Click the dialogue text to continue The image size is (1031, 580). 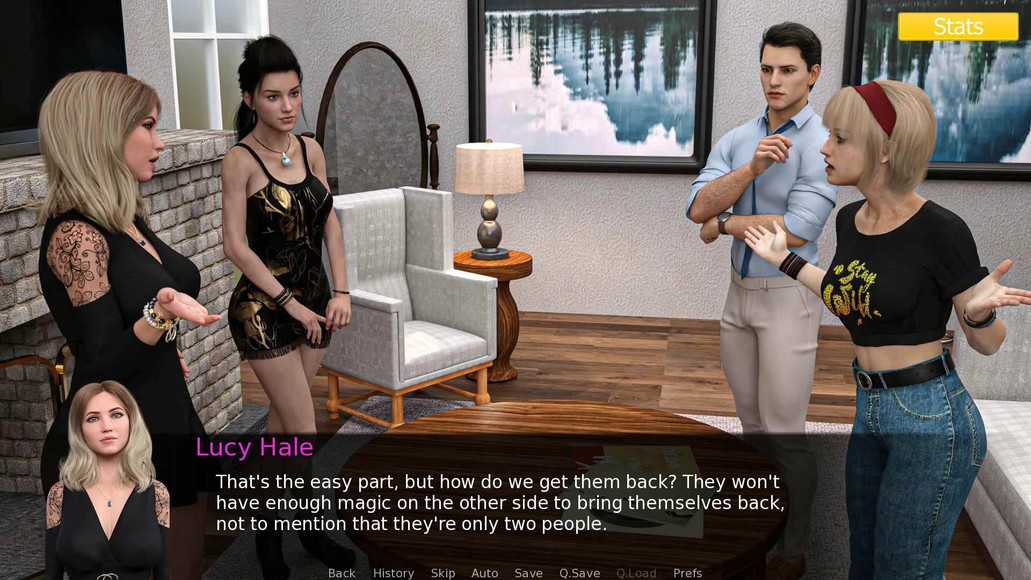pos(500,502)
